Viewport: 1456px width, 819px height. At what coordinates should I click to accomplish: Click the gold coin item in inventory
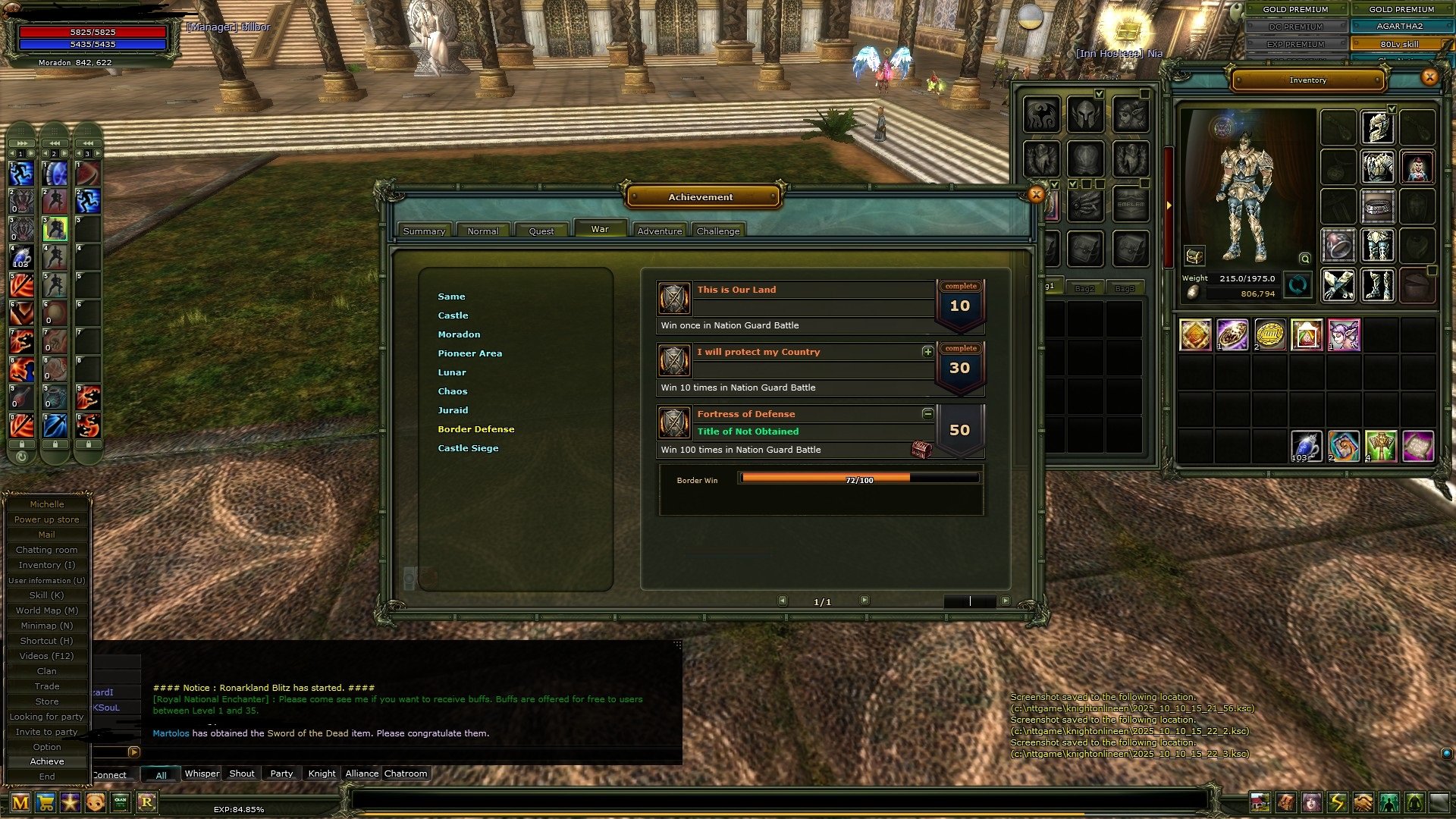[1269, 334]
